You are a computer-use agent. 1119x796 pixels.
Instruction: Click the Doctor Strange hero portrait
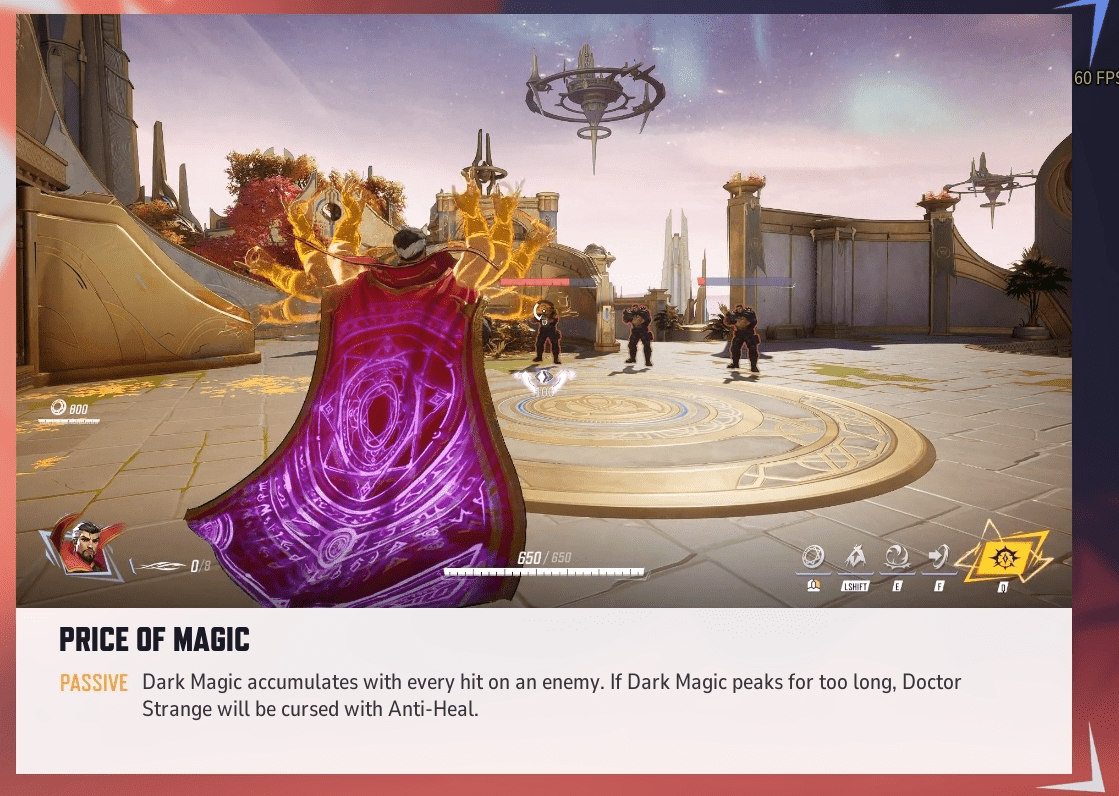(x=82, y=547)
